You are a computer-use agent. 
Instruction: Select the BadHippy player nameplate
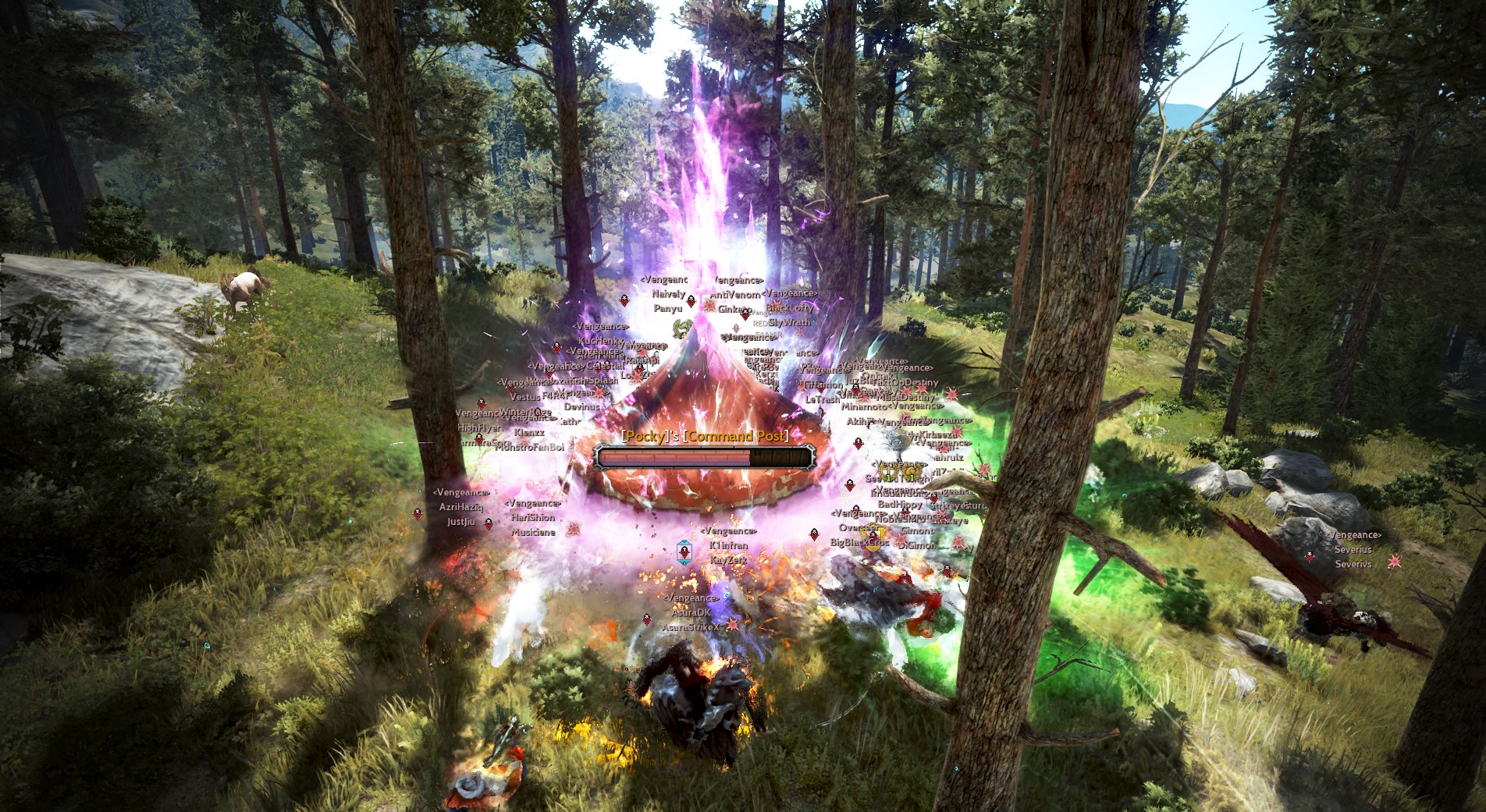click(900, 504)
